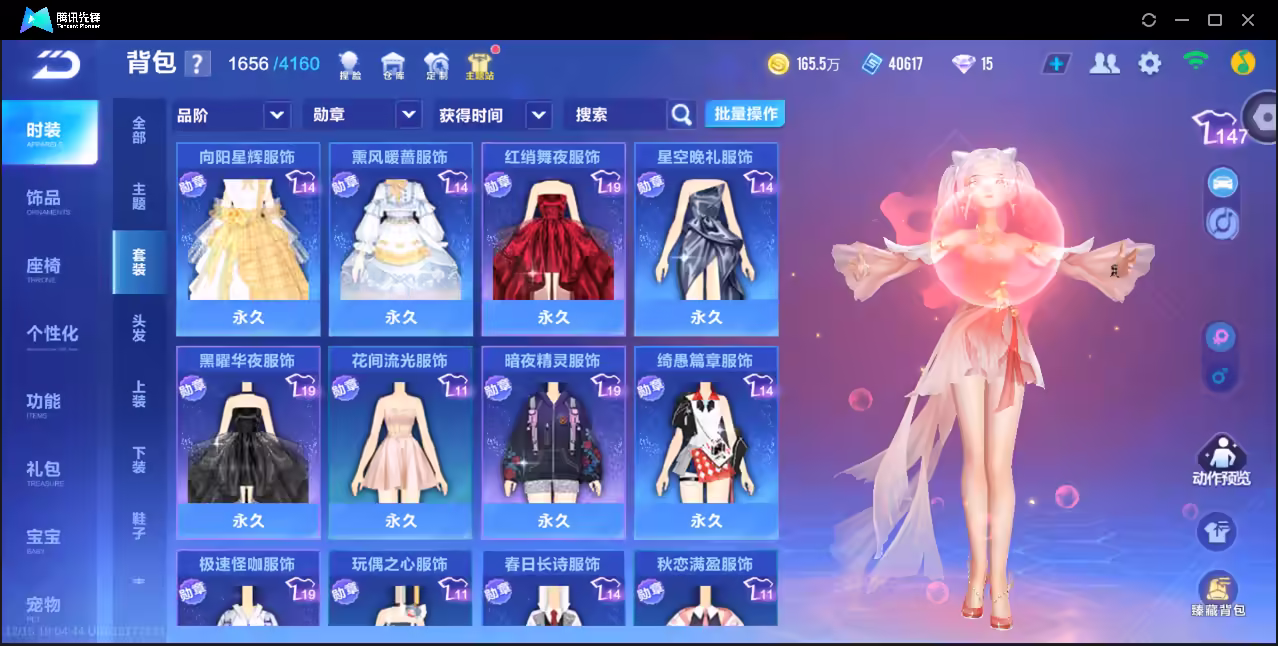Maximize the emulator window
Viewport: 1278px width, 646px height.
(1215, 20)
